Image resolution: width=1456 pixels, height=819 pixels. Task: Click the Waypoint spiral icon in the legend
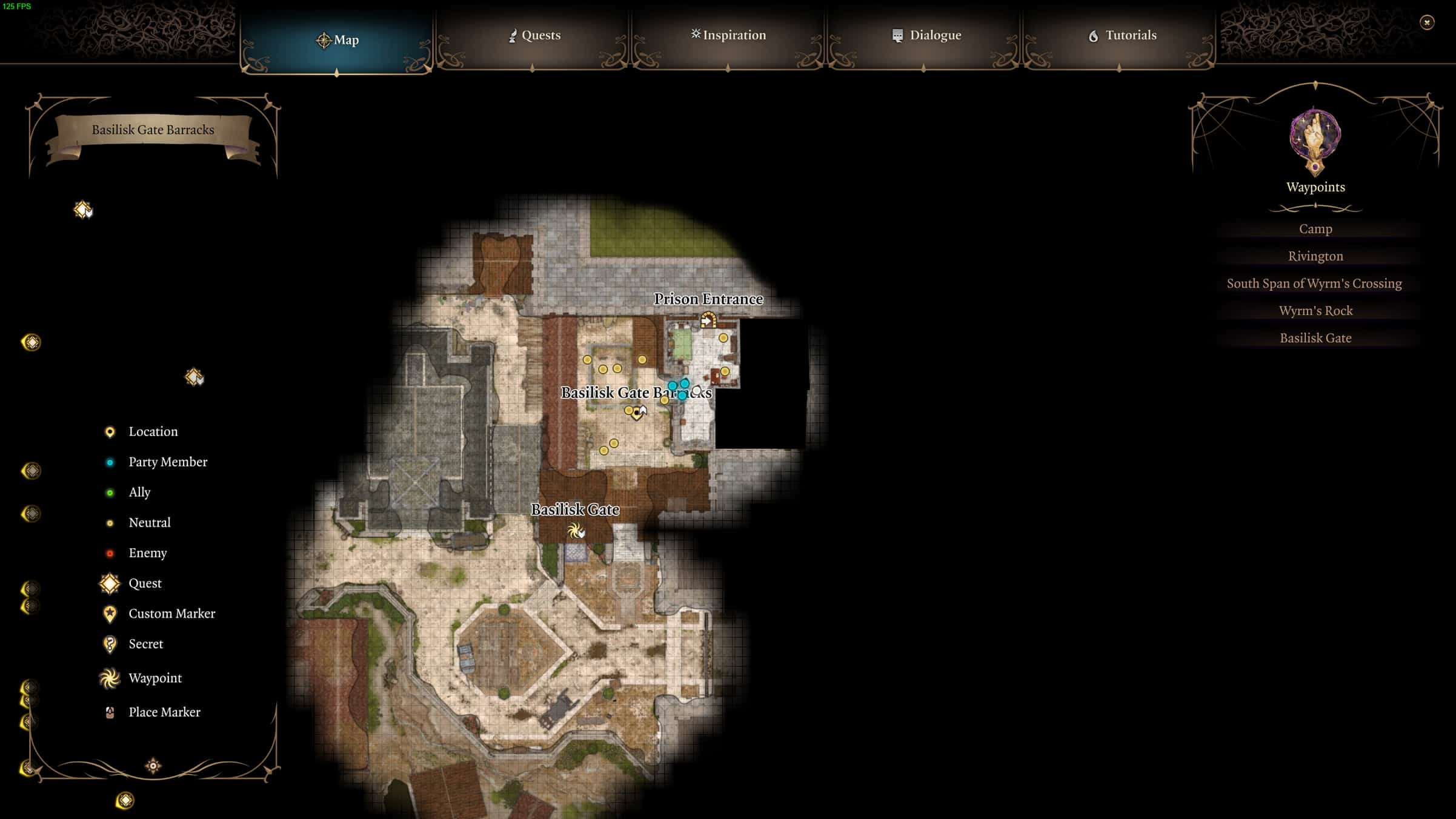[x=110, y=678]
